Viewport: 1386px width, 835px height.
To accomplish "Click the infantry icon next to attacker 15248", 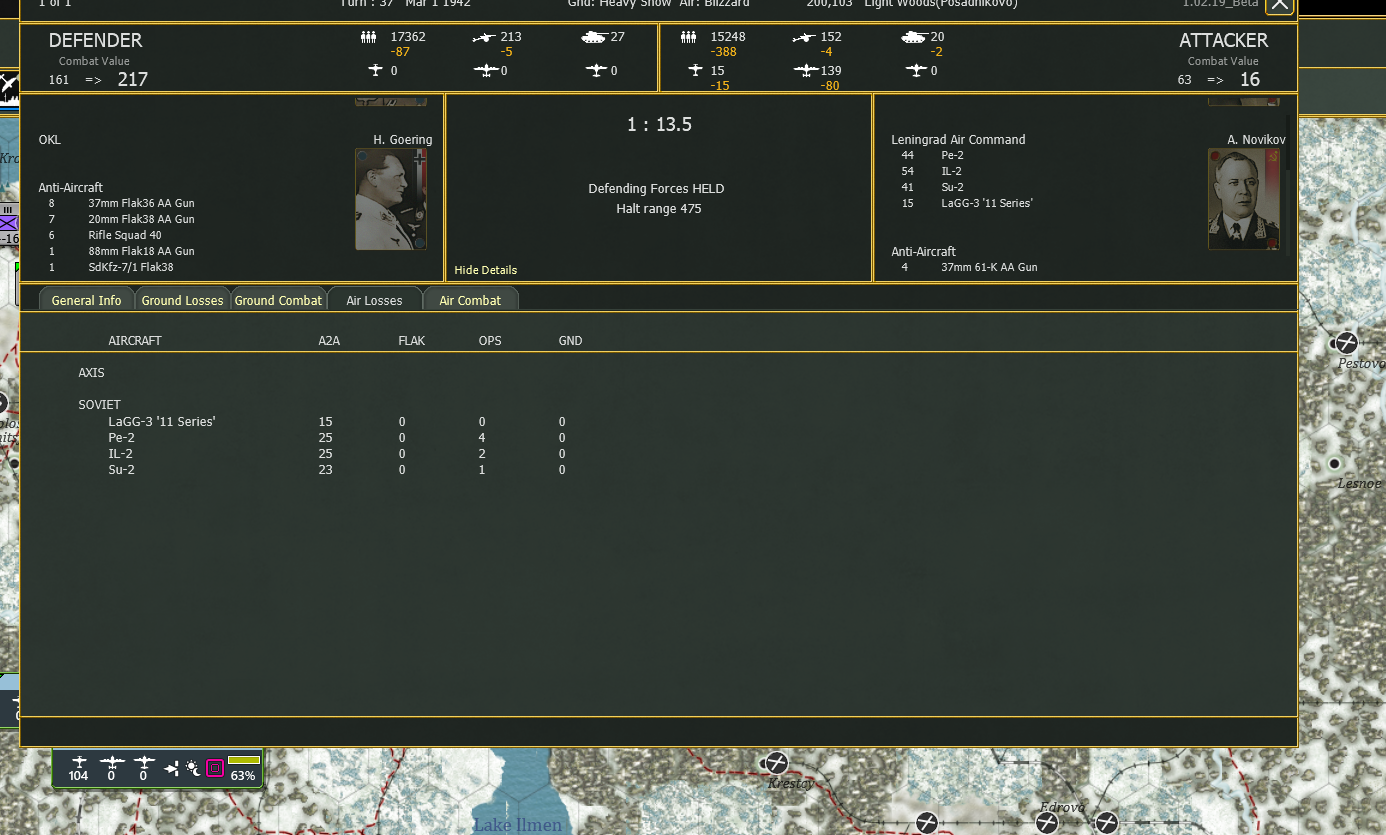I will [x=689, y=36].
